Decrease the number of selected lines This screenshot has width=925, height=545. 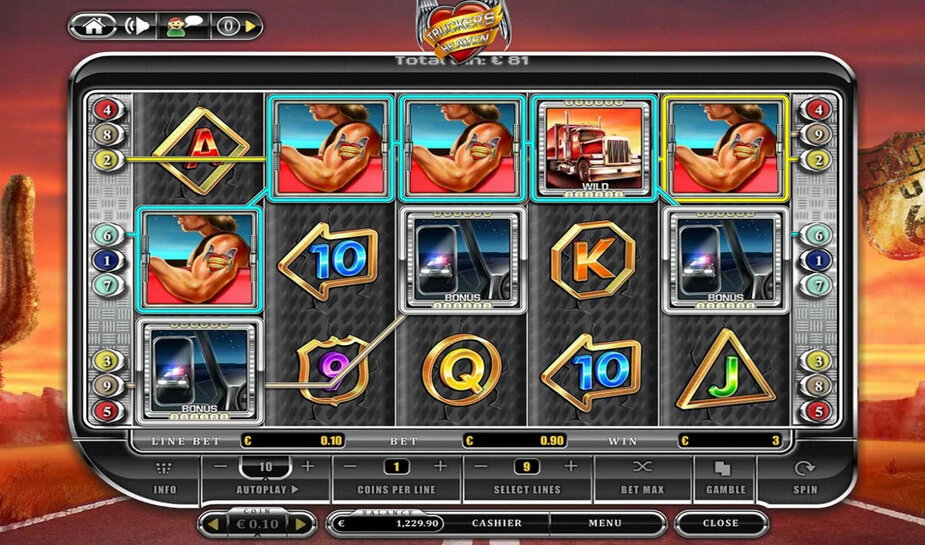481,467
